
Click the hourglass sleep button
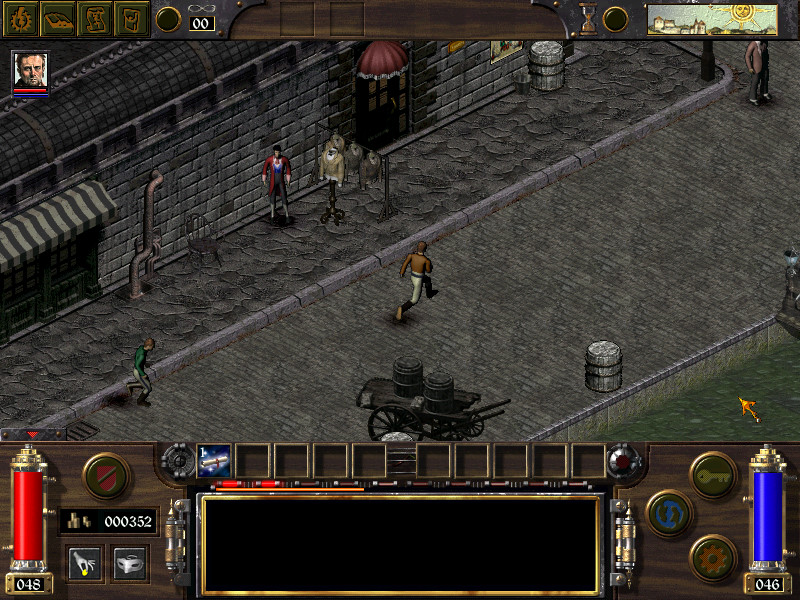point(588,18)
